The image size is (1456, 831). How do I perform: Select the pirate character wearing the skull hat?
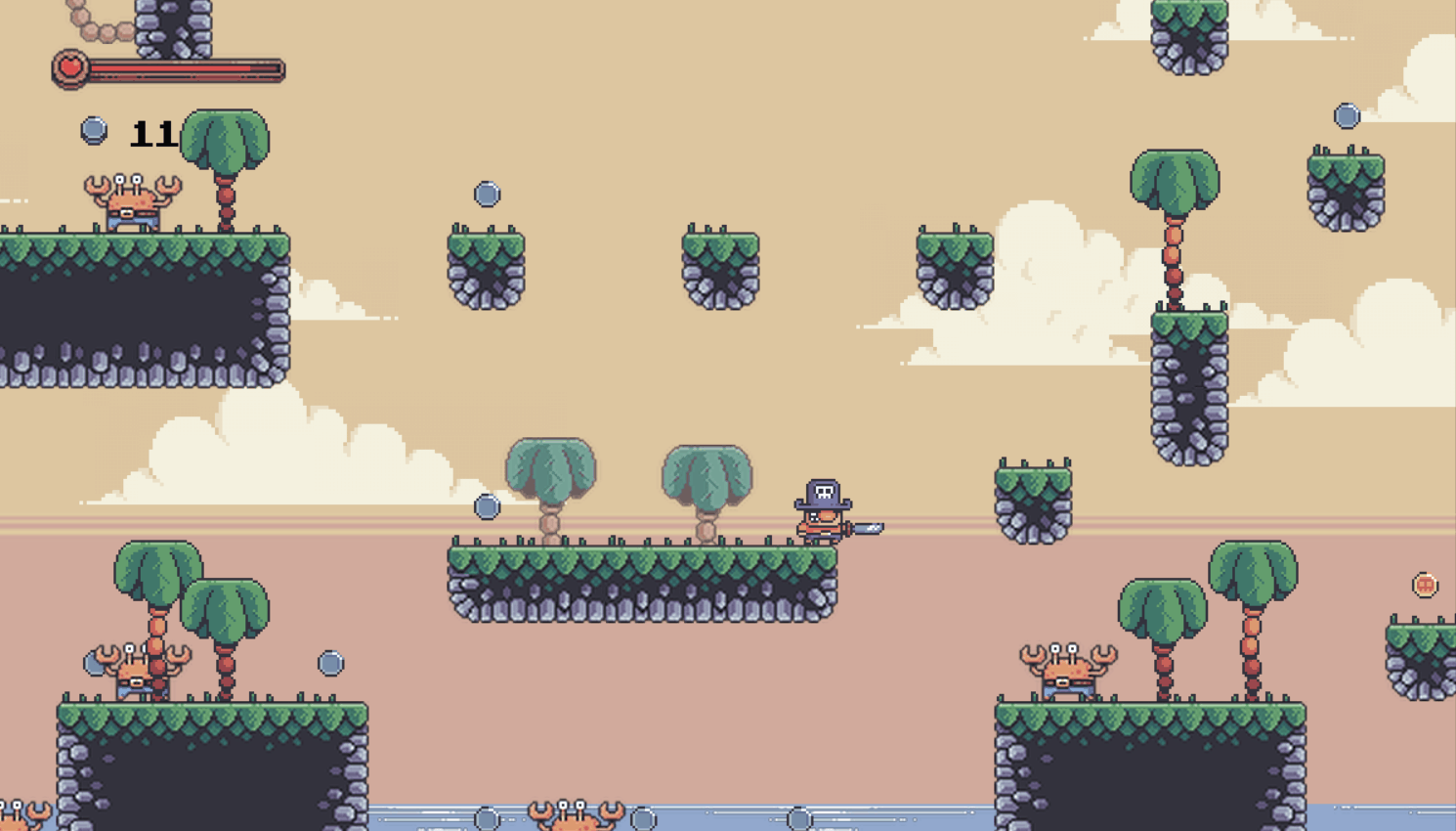pyautogui.click(x=821, y=508)
